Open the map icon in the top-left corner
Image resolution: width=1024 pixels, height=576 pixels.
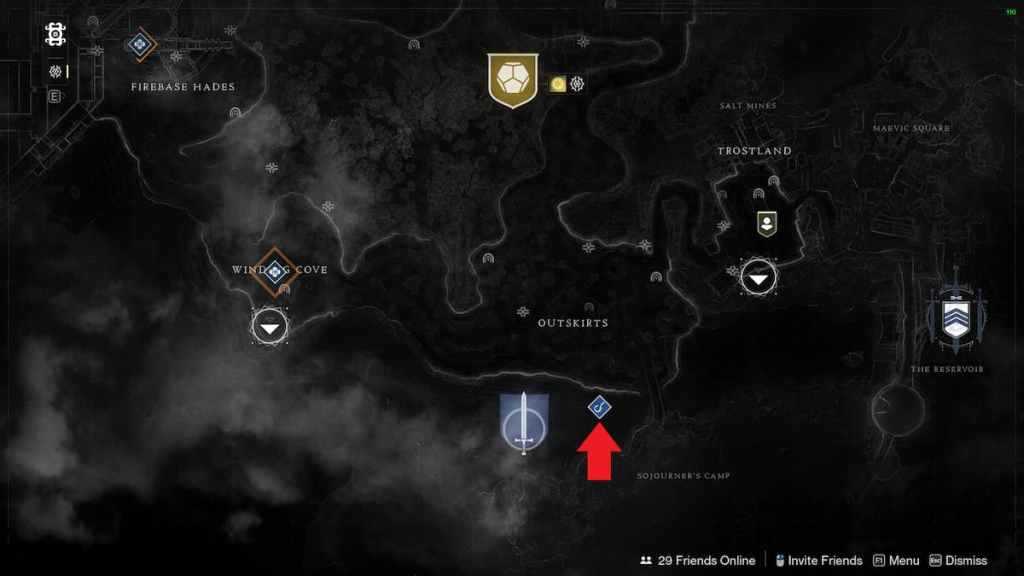pyautogui.click(x=55, y=35)
